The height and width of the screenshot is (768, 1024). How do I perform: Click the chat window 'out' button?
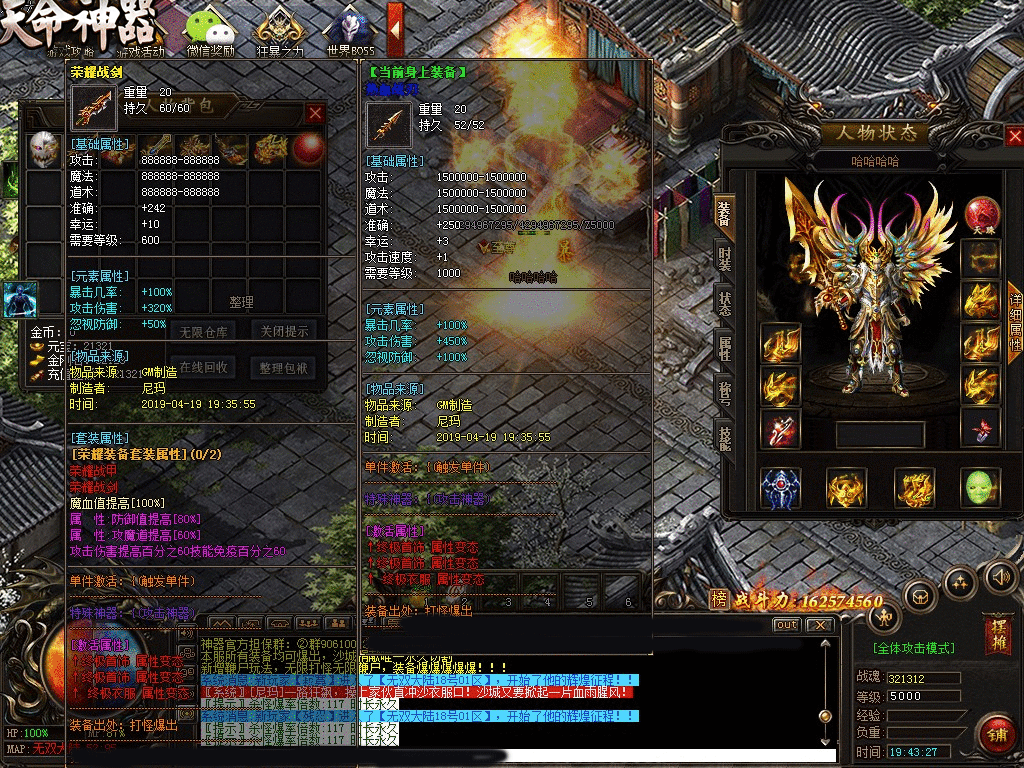pos(788,625)
